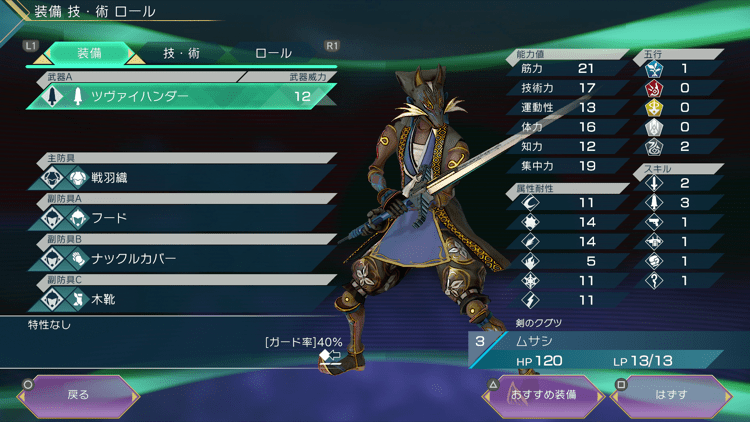Apply おすすめ装備 recommended equipment
This screenshot has height=422, width=750.
[x=545, y=394]
